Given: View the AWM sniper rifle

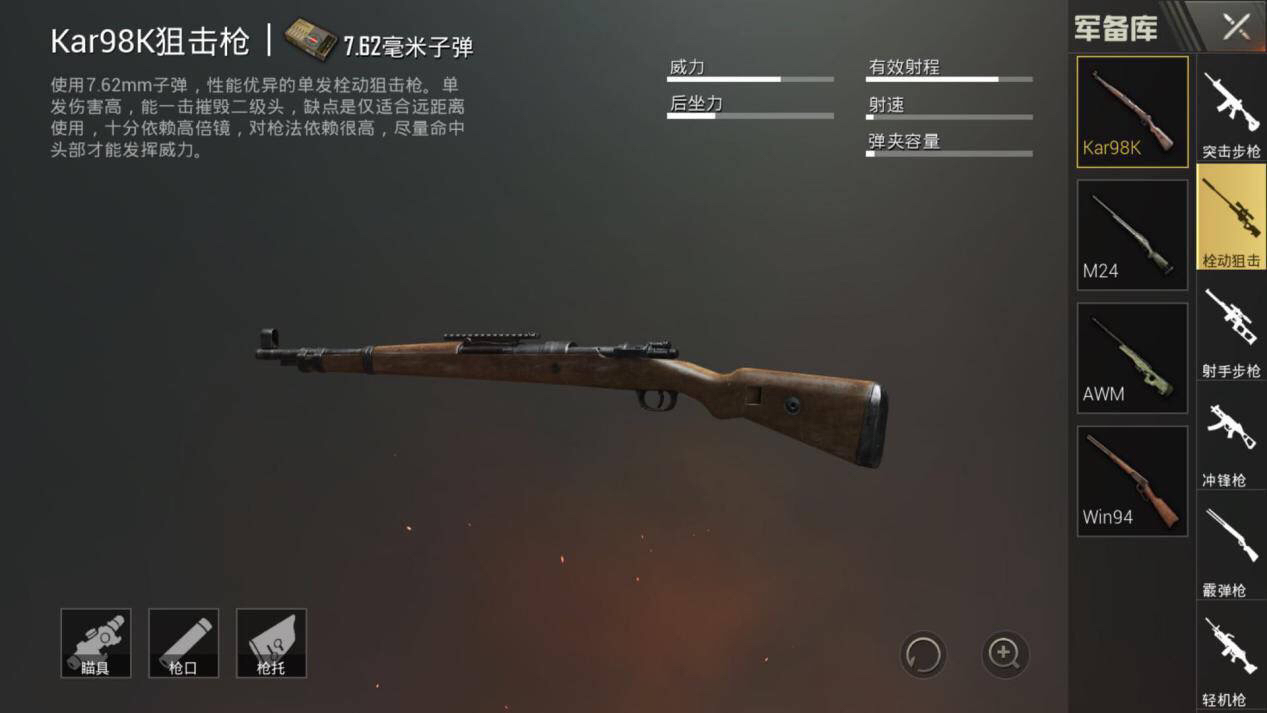Looking at the screenshot, I should point(1132,358).
